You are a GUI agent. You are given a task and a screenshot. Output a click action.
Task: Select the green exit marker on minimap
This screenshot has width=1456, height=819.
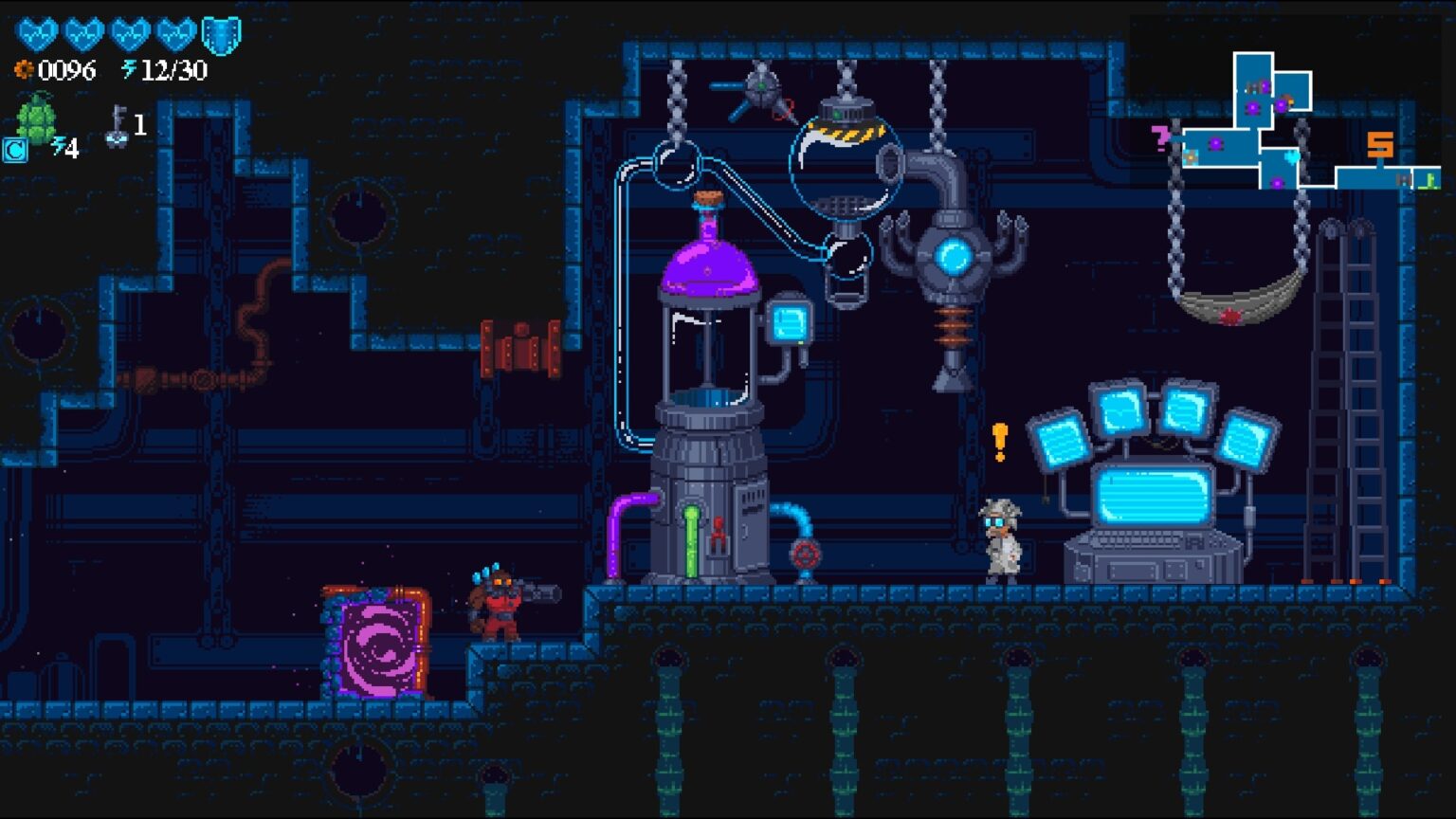click(1429, 179)
